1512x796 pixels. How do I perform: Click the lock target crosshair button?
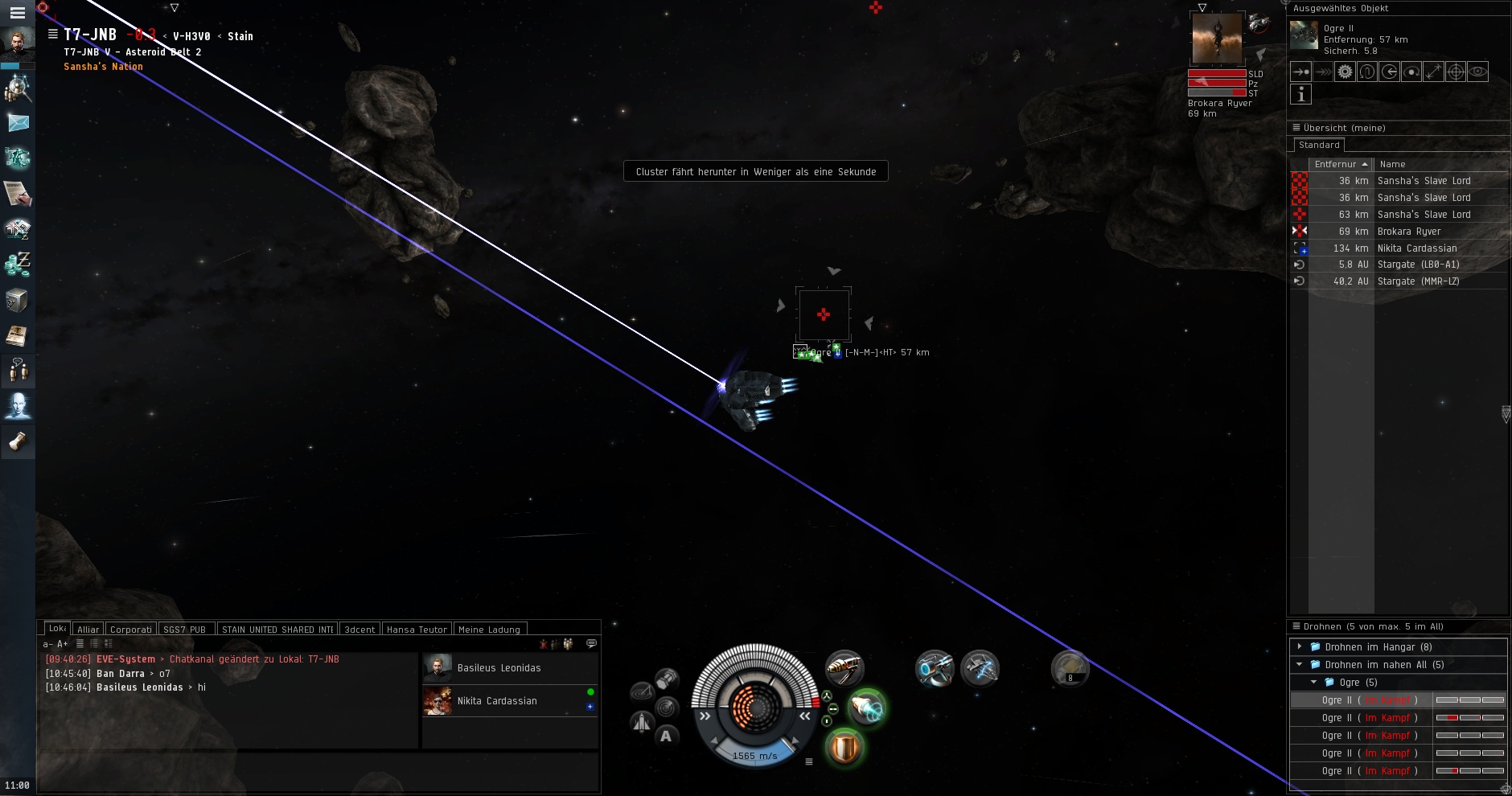pyautogui.click(x=1456, y=72)
